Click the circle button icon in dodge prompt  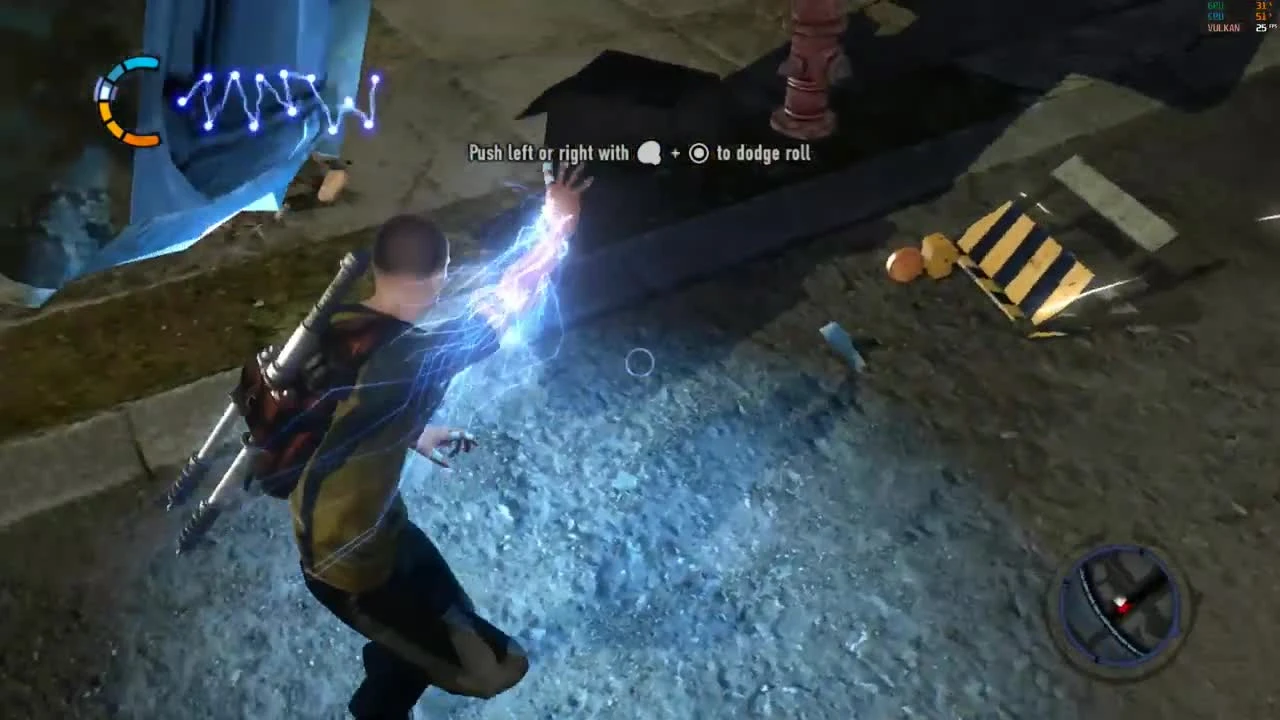(698, 154)
